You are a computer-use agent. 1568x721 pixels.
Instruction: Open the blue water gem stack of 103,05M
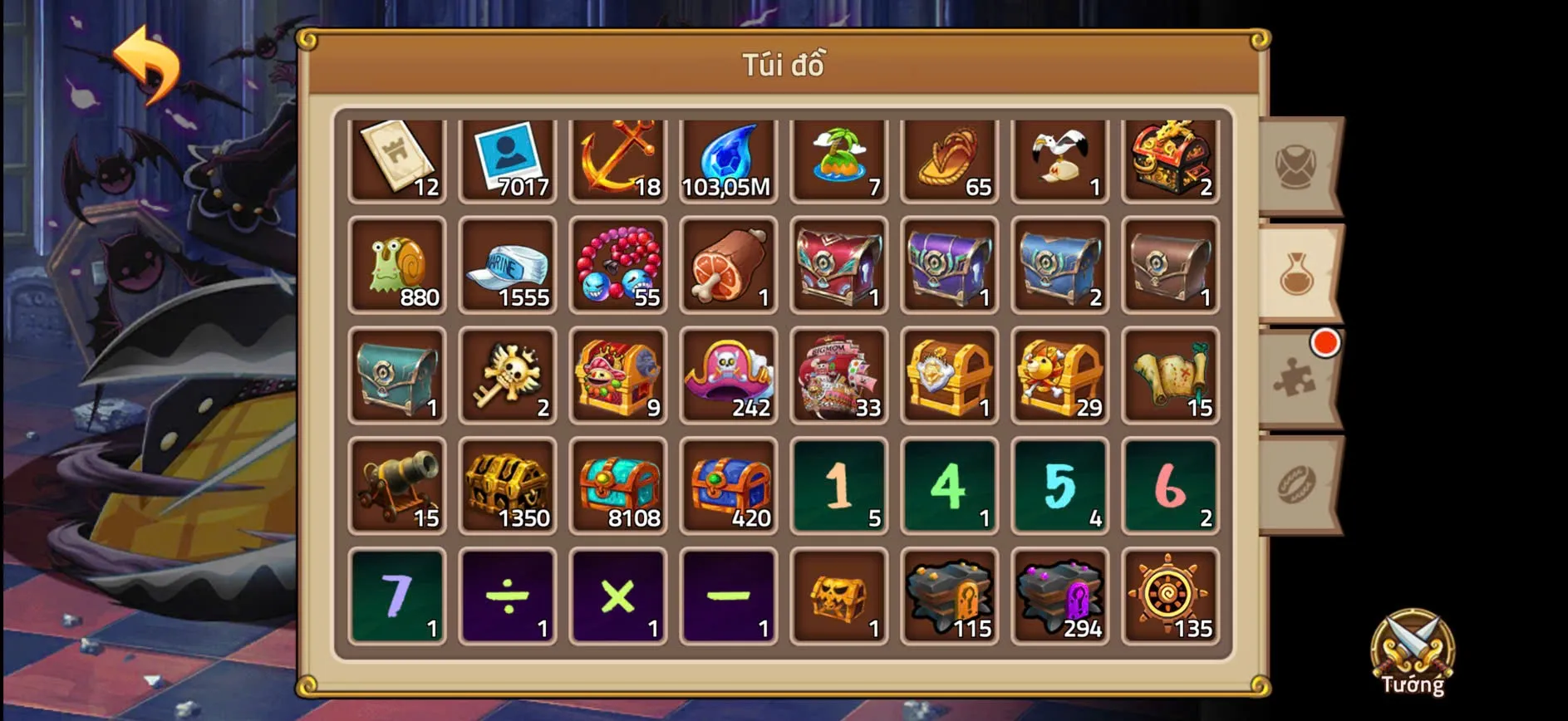729,158
